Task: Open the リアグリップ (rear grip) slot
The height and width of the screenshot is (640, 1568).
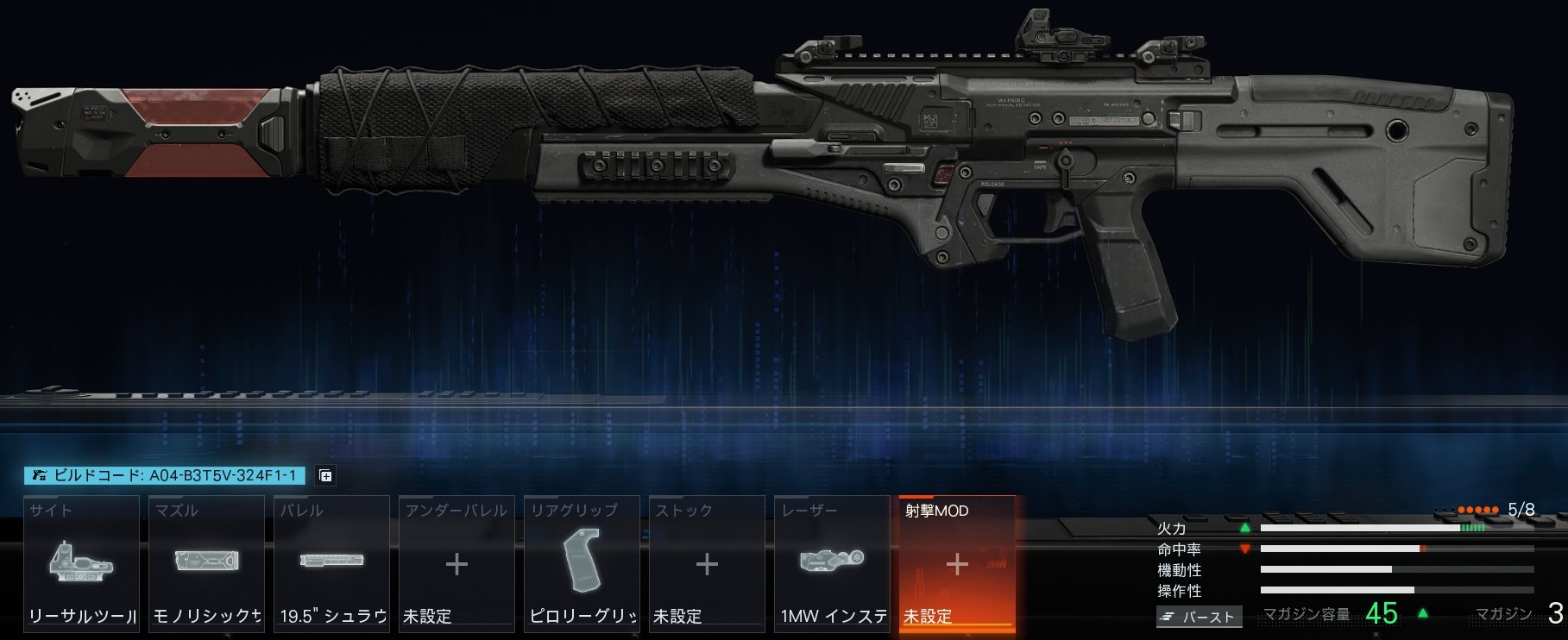Action: click(x=582, y=564)
